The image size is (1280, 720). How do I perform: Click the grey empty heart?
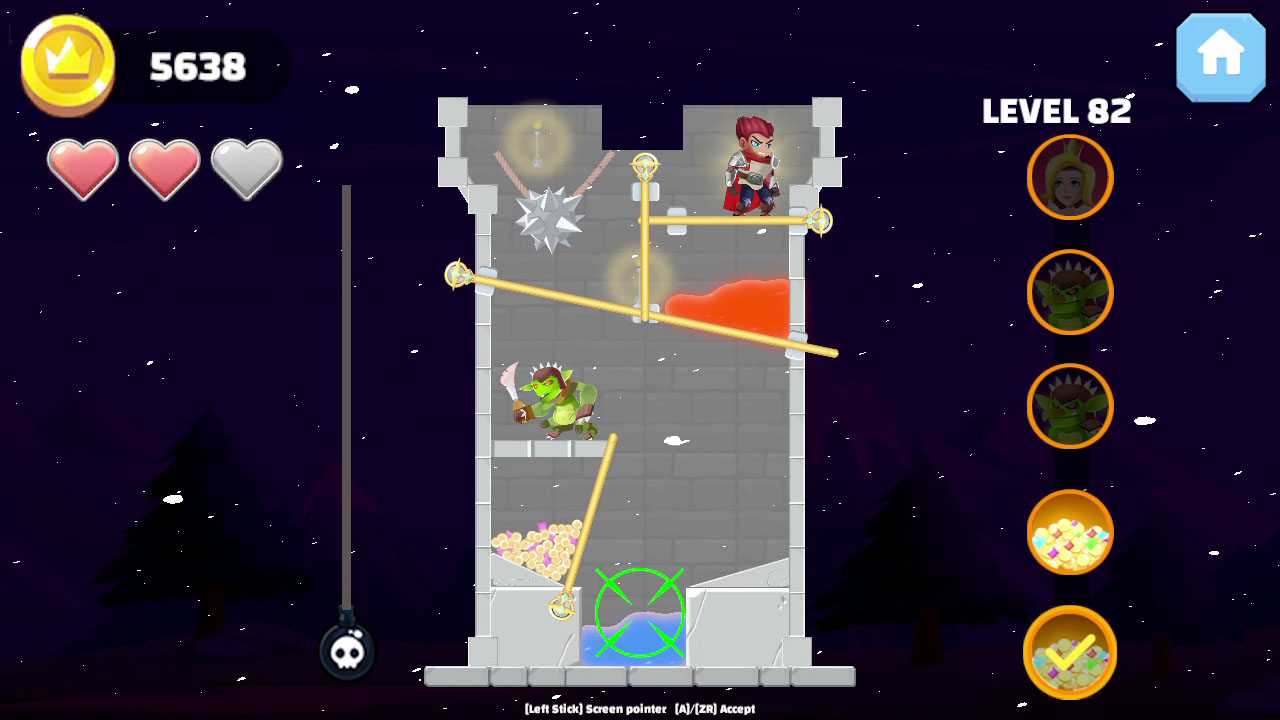click(245, 168)
